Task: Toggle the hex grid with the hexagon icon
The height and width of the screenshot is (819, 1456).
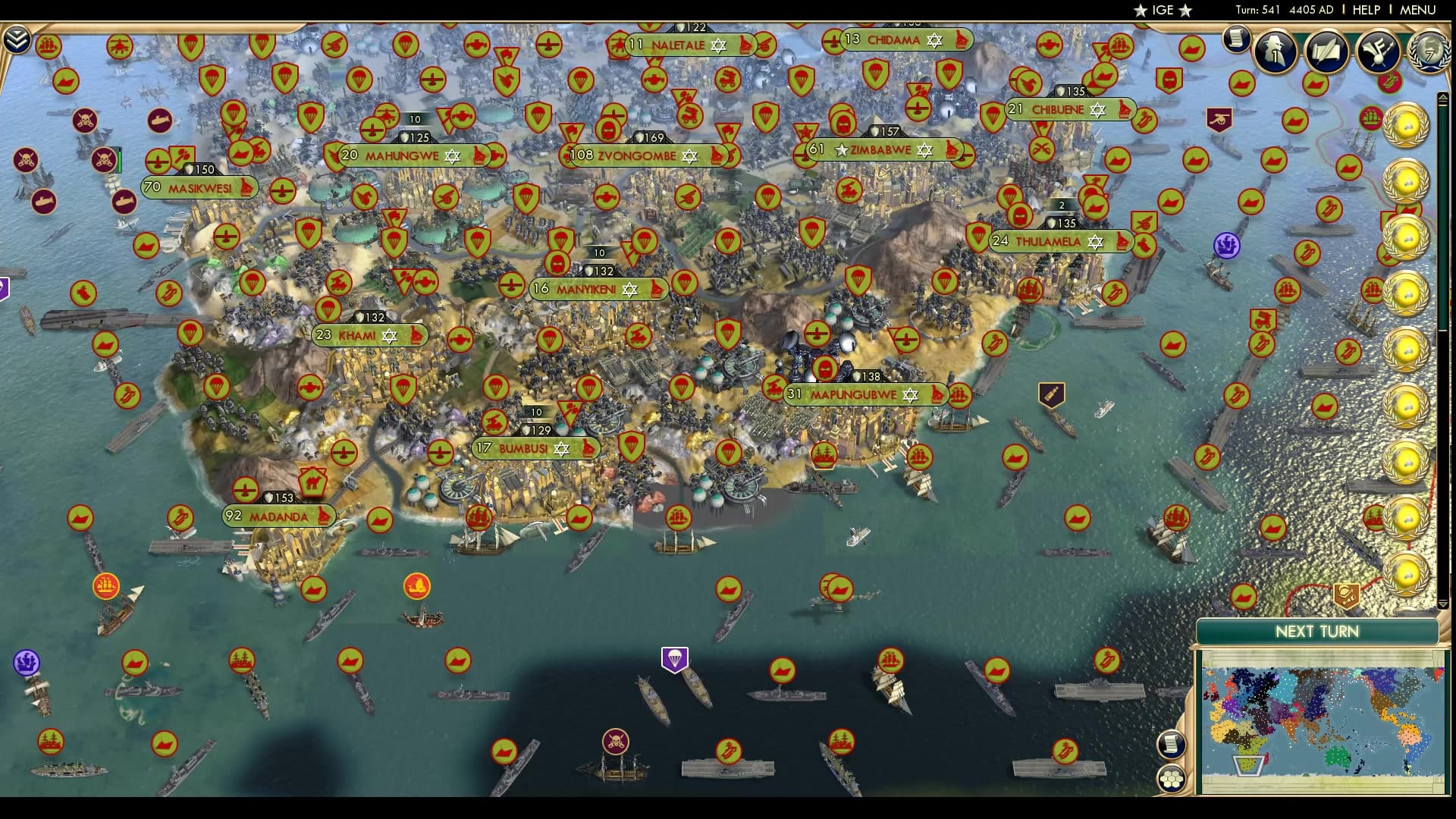Action: tap(1172, 777)
